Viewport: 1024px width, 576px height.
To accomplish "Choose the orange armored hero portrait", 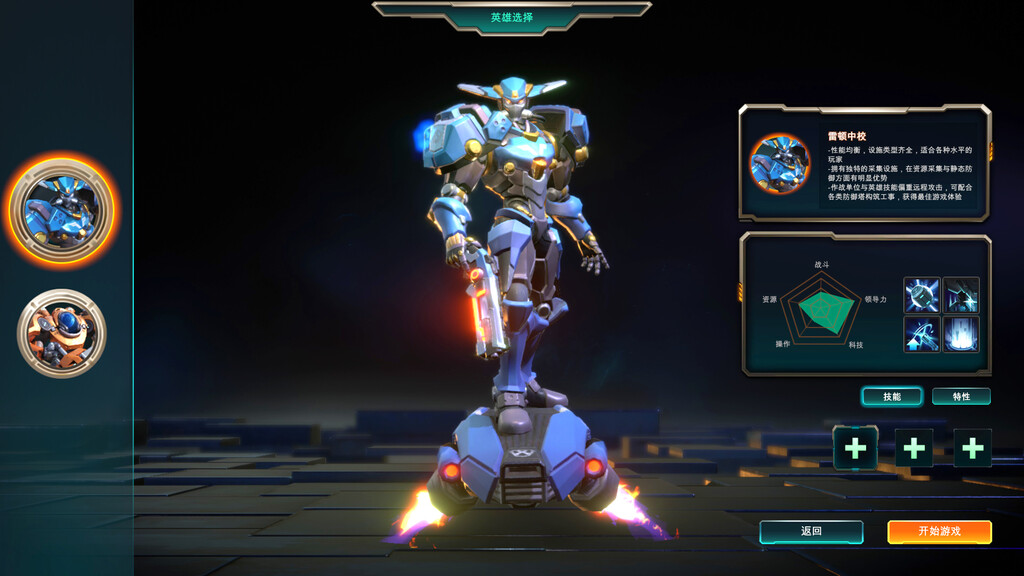I will [x=62, y=334].
